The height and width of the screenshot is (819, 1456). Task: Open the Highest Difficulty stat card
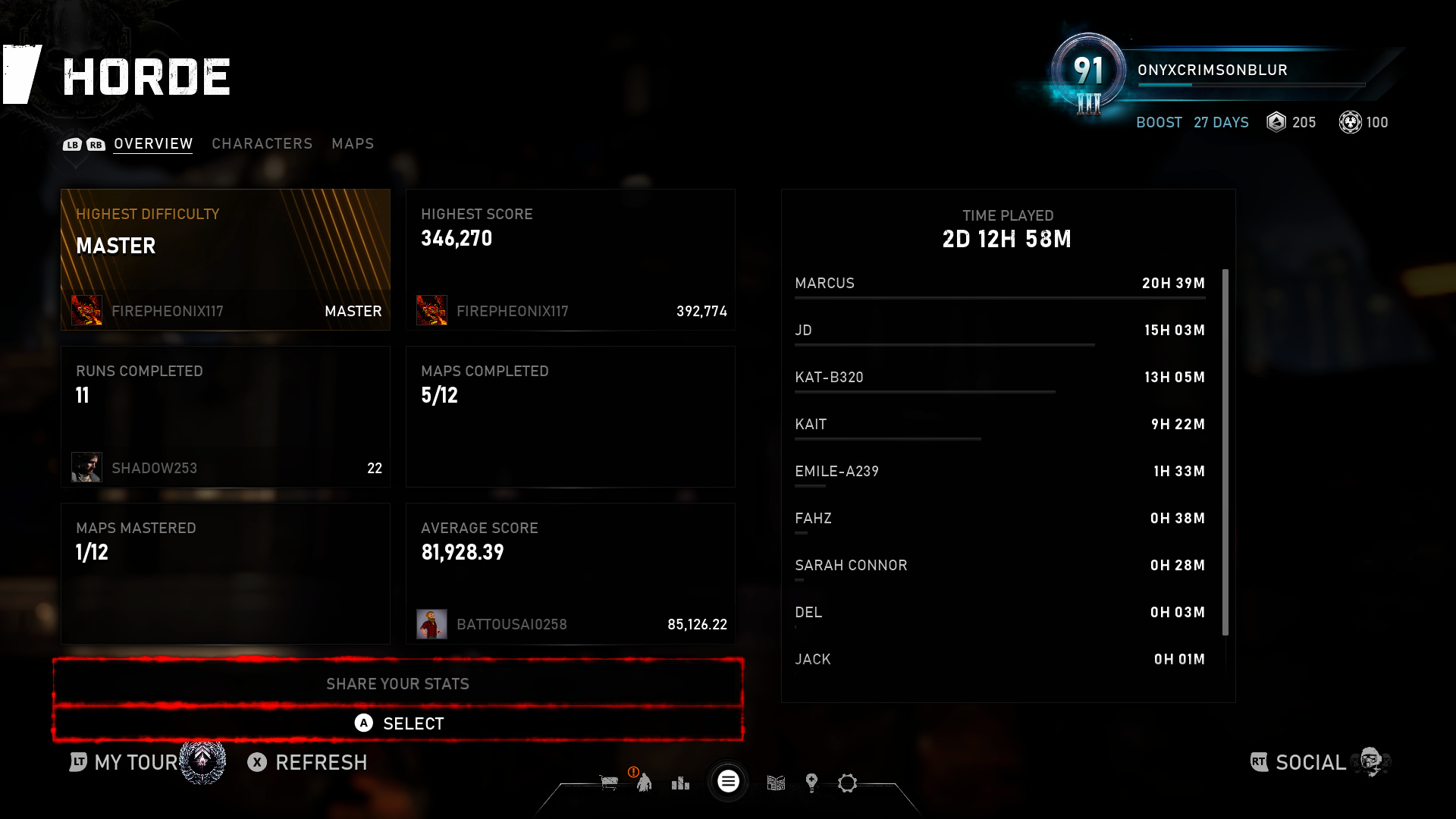pos(225,259)
